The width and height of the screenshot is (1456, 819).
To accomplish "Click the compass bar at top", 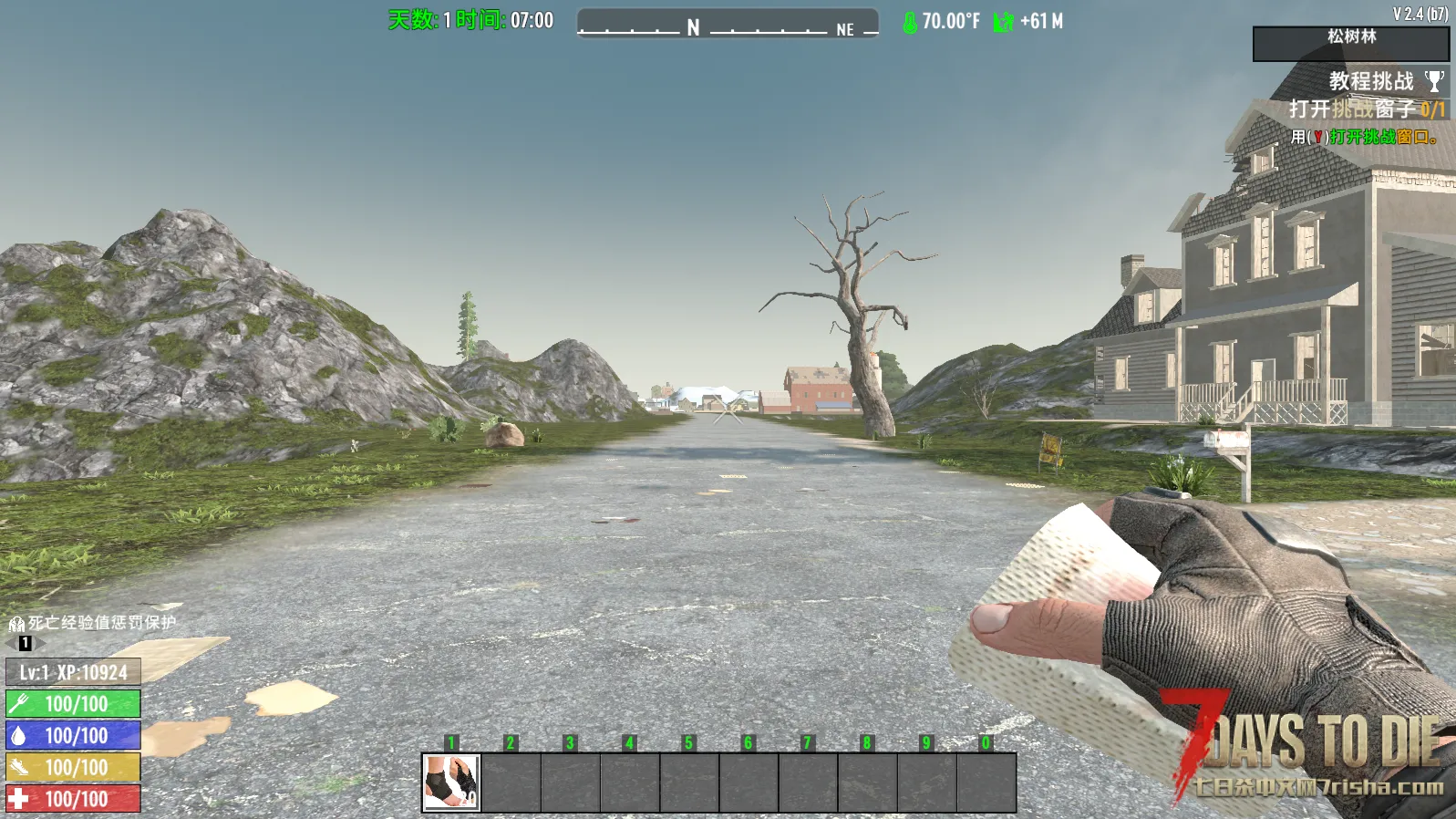I will tap(728, 24).
